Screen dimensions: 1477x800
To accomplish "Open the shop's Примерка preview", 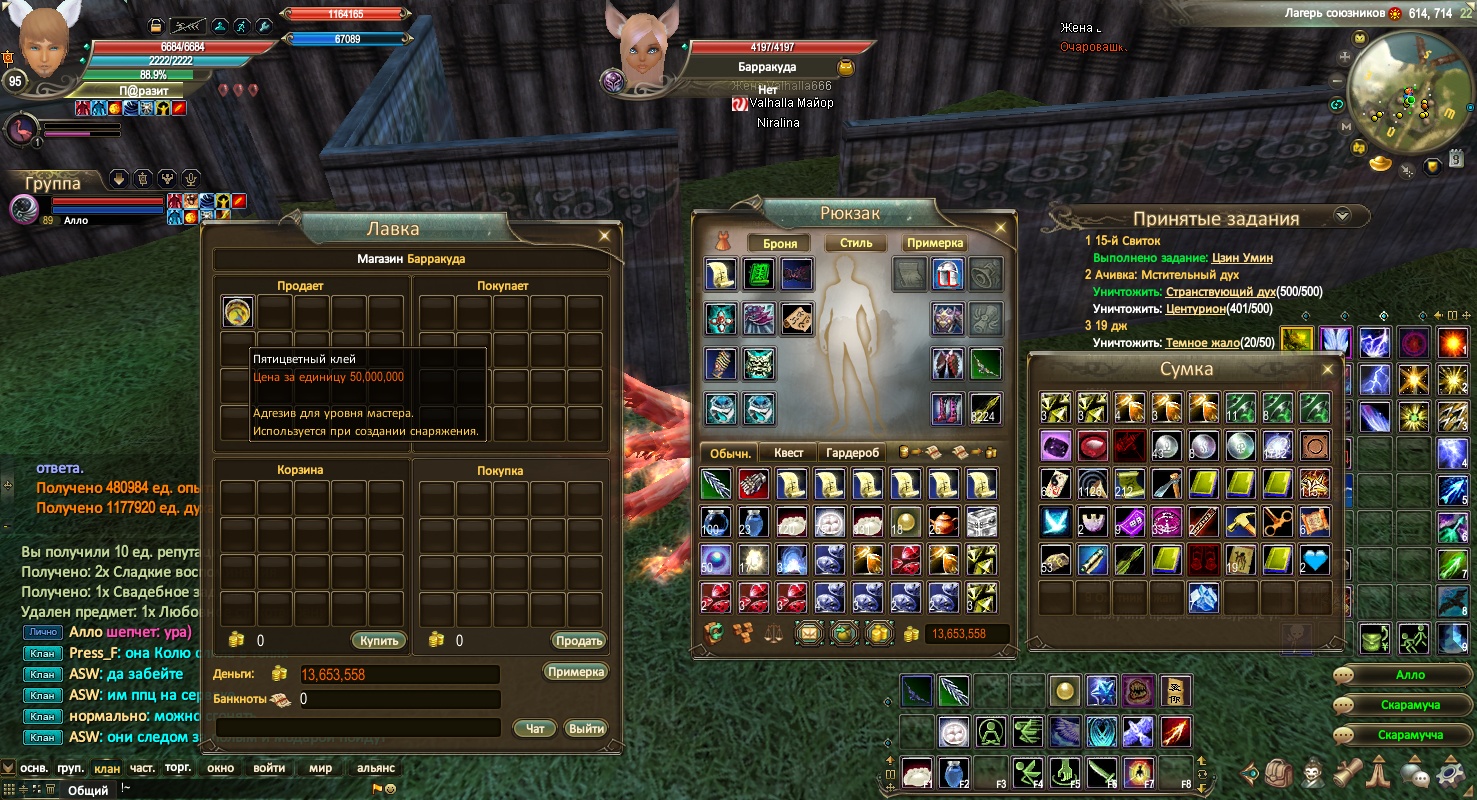I will click(576, 672).
